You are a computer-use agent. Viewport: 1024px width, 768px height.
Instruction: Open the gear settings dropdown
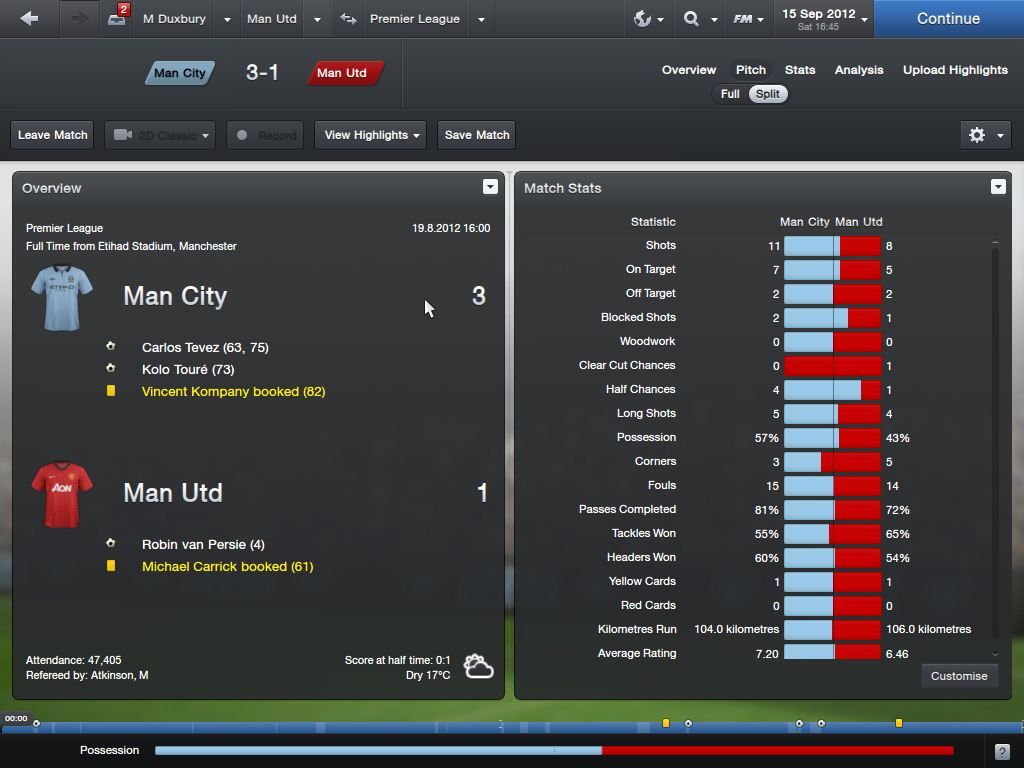coord(985,135)
